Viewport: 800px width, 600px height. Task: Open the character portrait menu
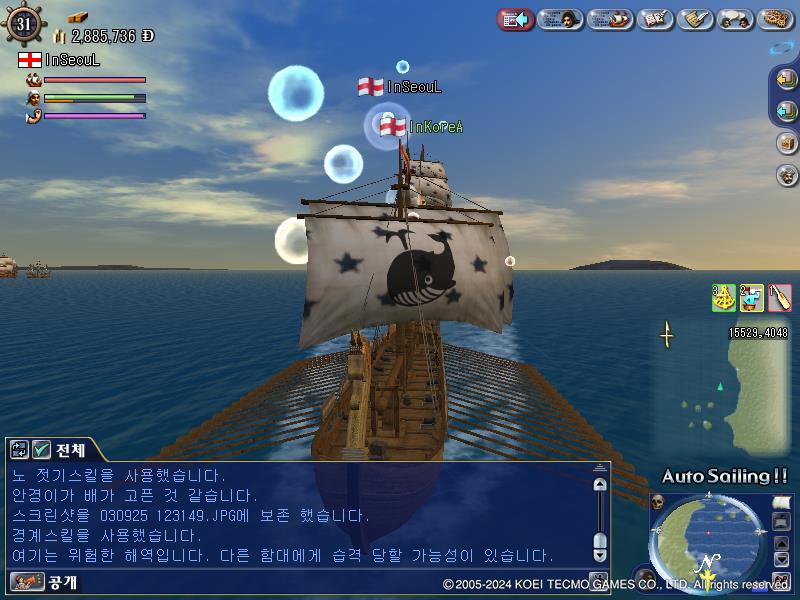561,19
